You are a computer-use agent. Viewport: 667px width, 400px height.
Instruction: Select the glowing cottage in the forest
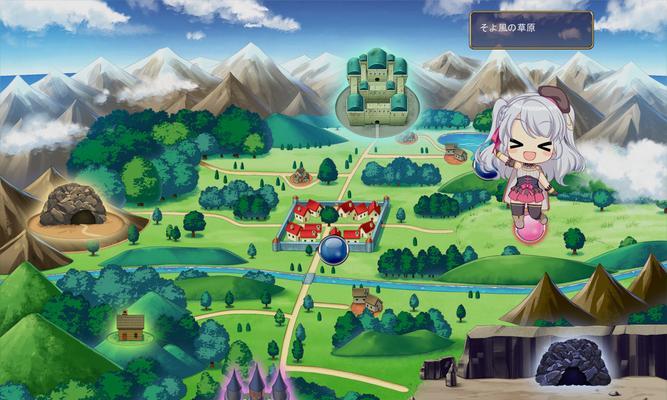click(x=130, y=325)
